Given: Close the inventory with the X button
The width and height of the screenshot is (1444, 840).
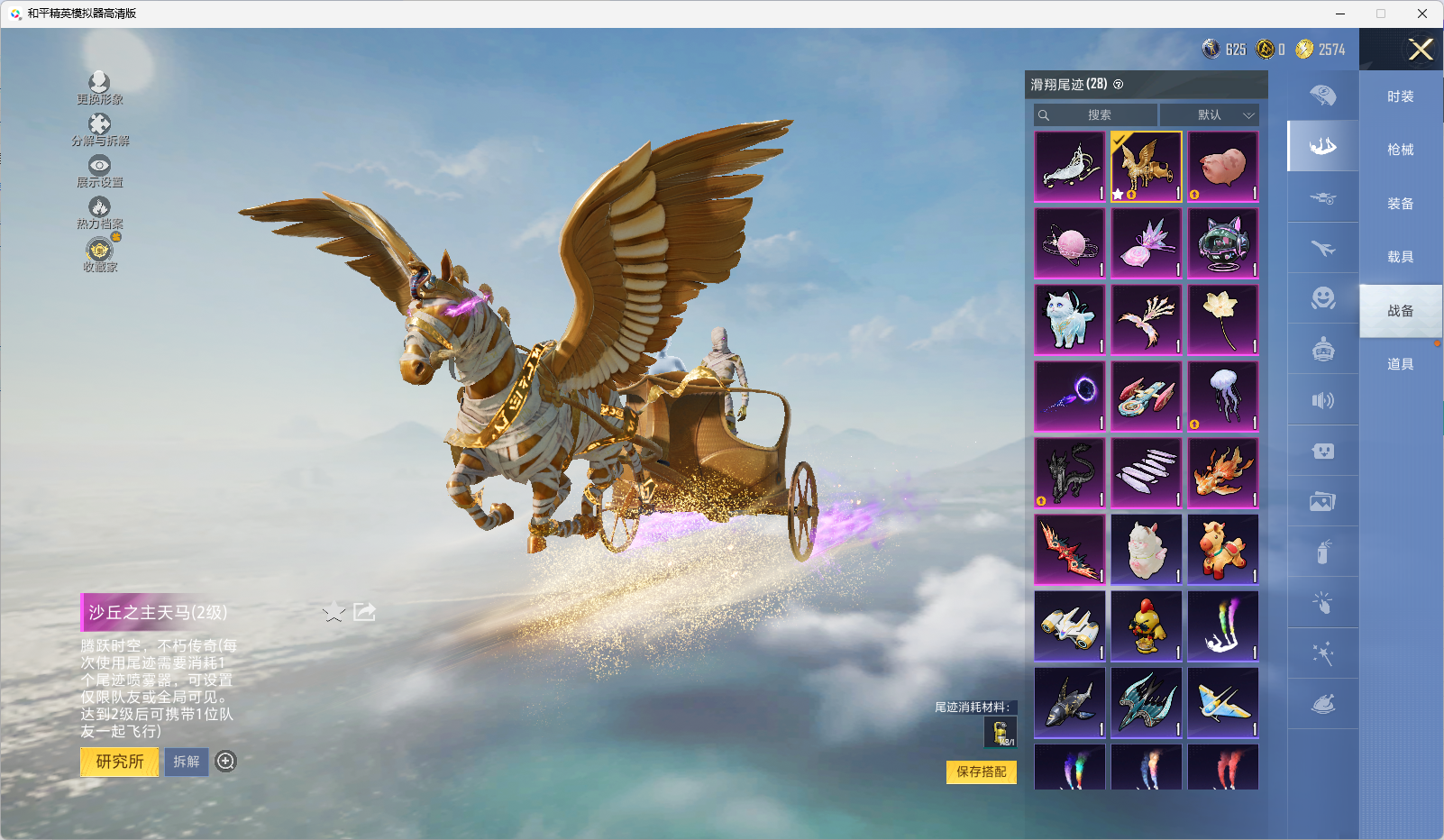Looking at the screenshot, I should click(x=1421, y=50).
